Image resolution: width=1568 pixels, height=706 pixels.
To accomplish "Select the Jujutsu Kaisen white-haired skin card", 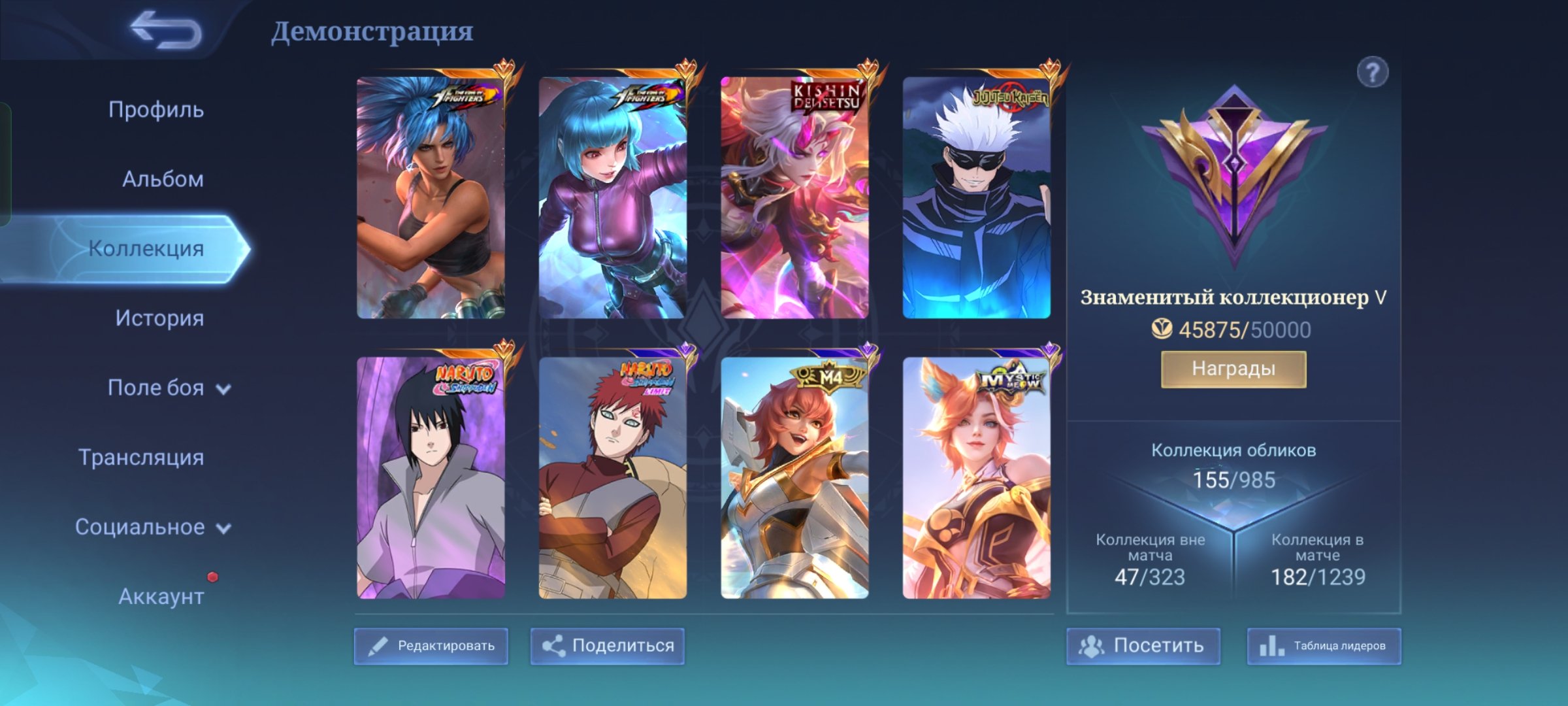I will coord(976,197).
